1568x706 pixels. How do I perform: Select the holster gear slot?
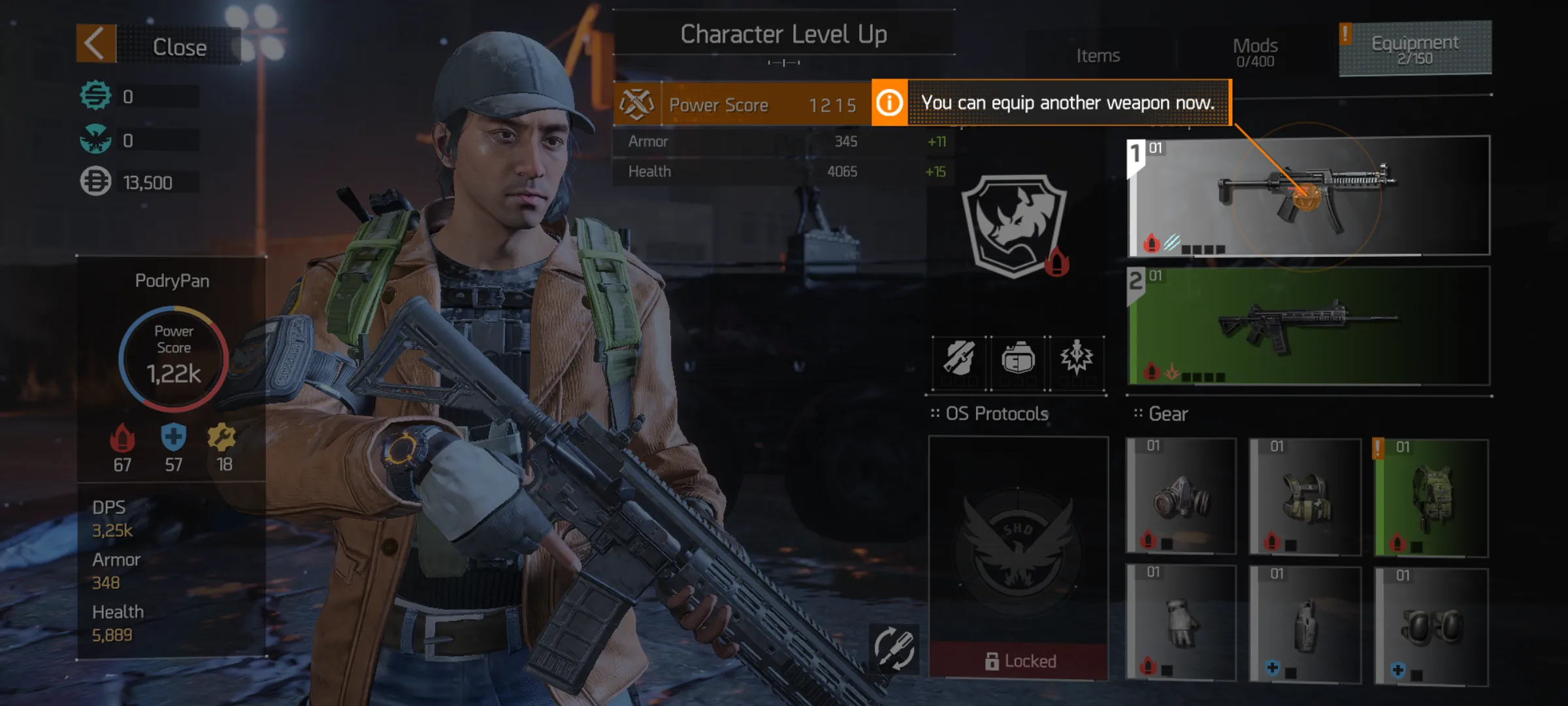(1305, 624)
